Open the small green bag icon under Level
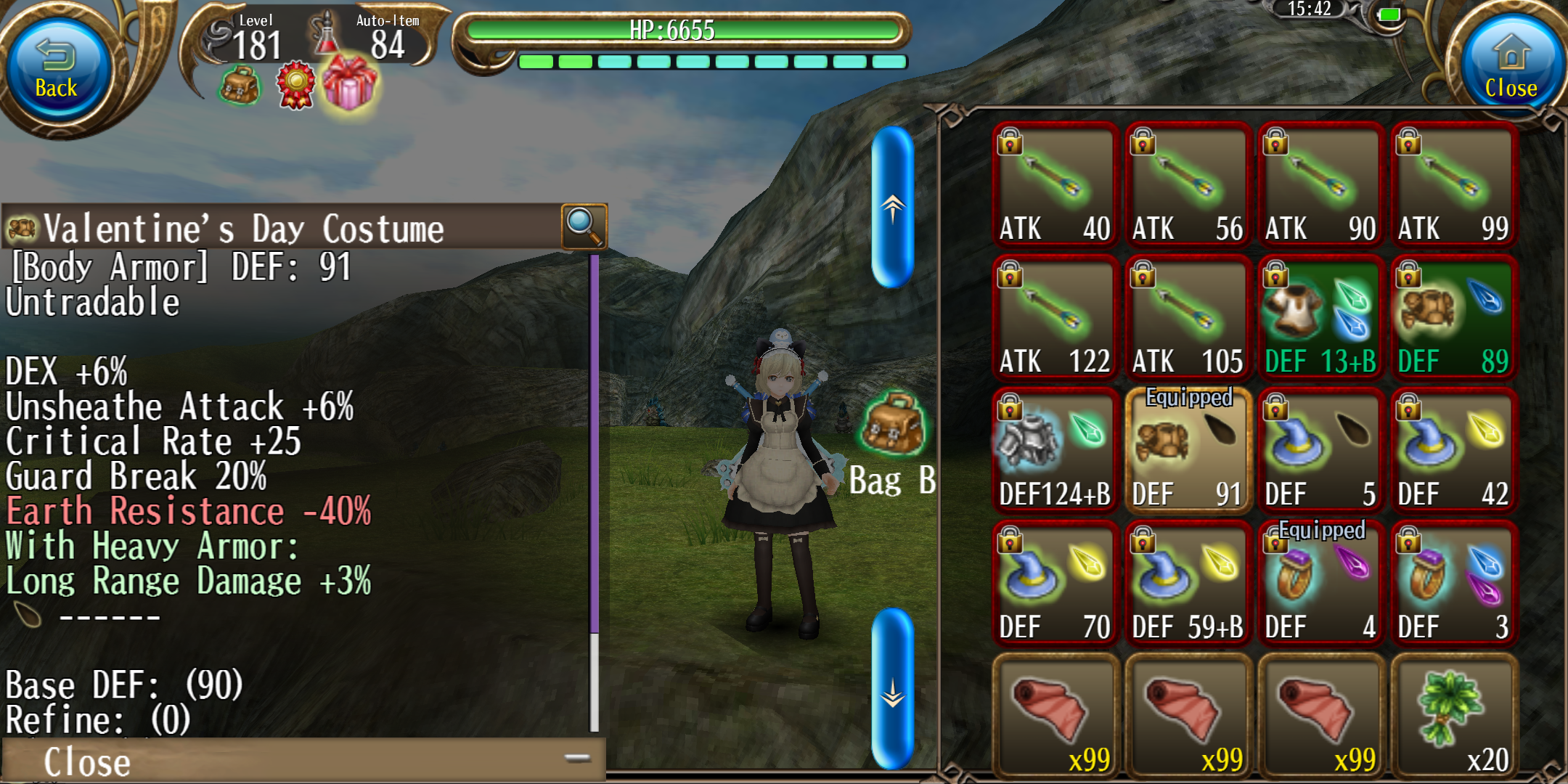1568x784 pixels. (x=240, y=86)
